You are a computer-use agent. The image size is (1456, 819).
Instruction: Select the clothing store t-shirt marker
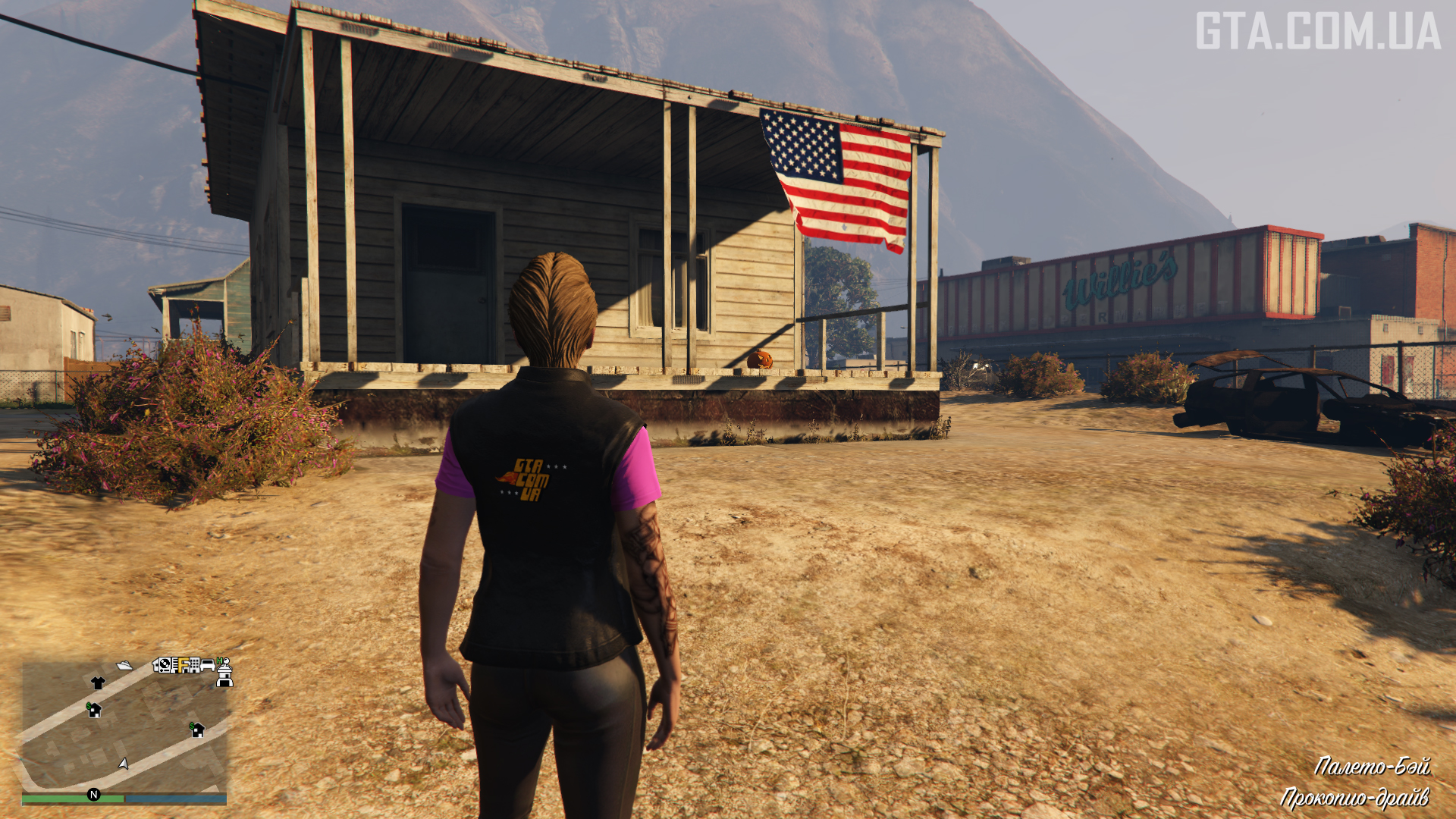pos(98,682)
